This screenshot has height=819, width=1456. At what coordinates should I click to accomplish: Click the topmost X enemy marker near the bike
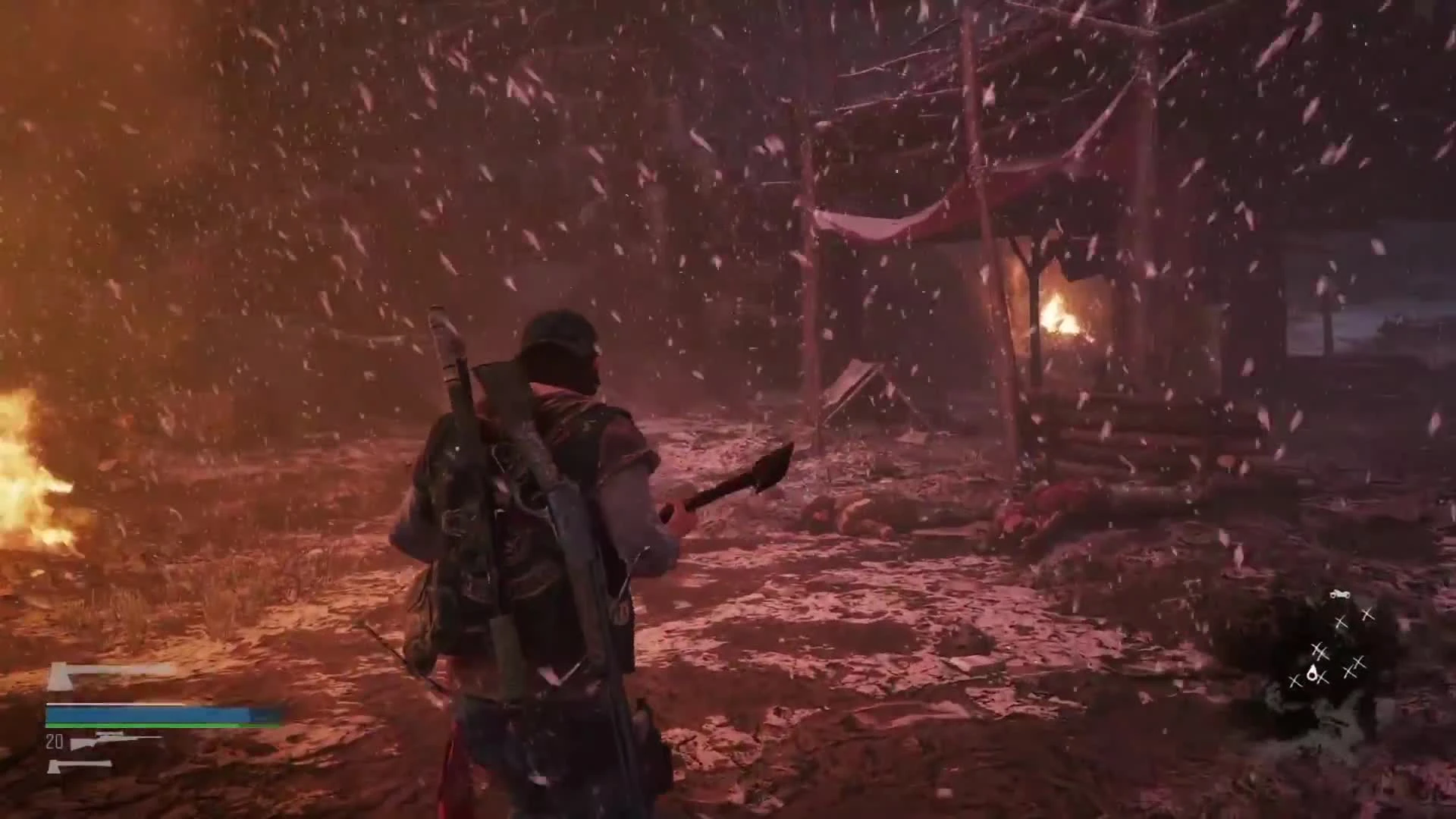1367,615
